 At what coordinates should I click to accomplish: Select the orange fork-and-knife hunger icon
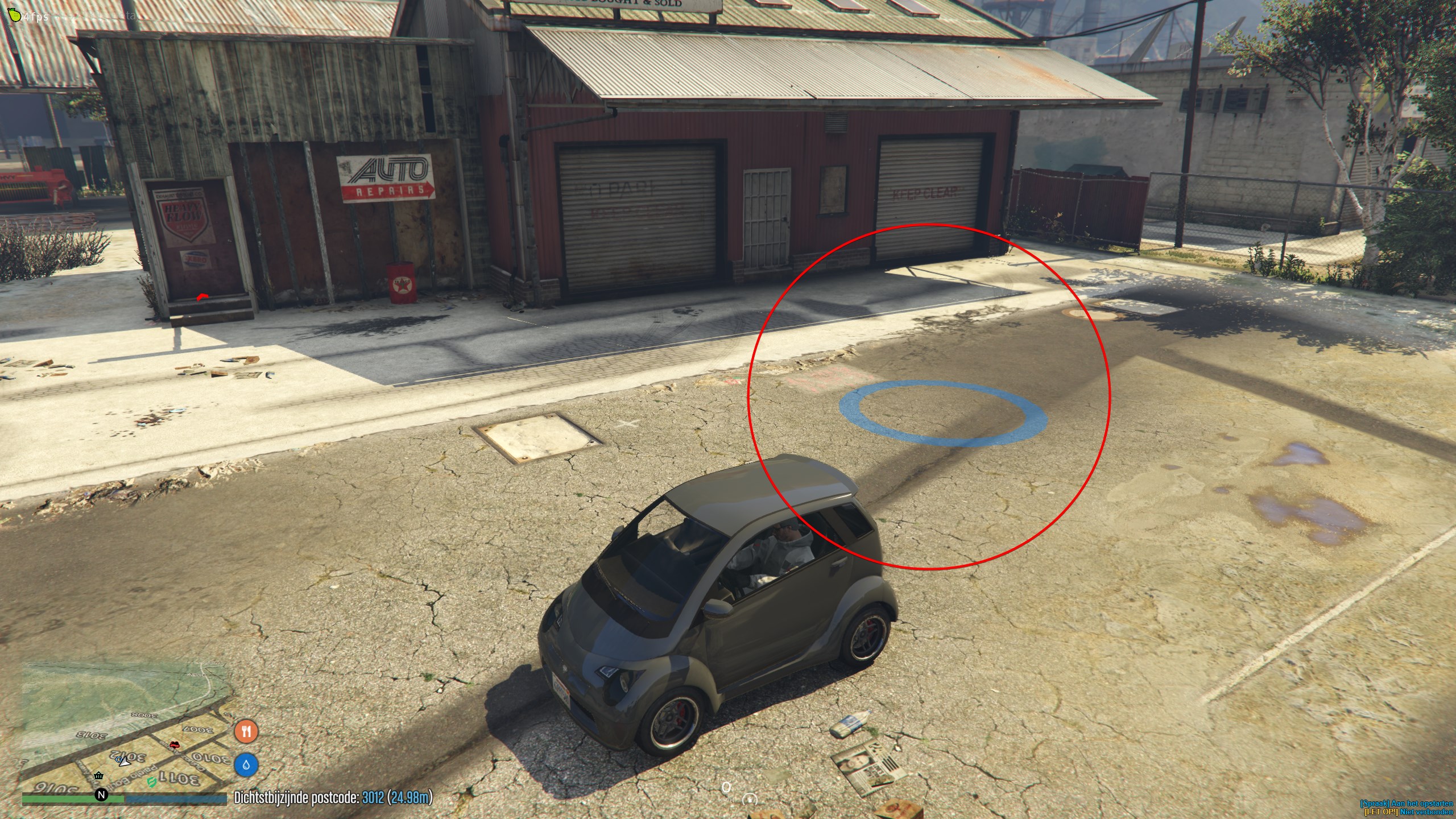point(246,731)
